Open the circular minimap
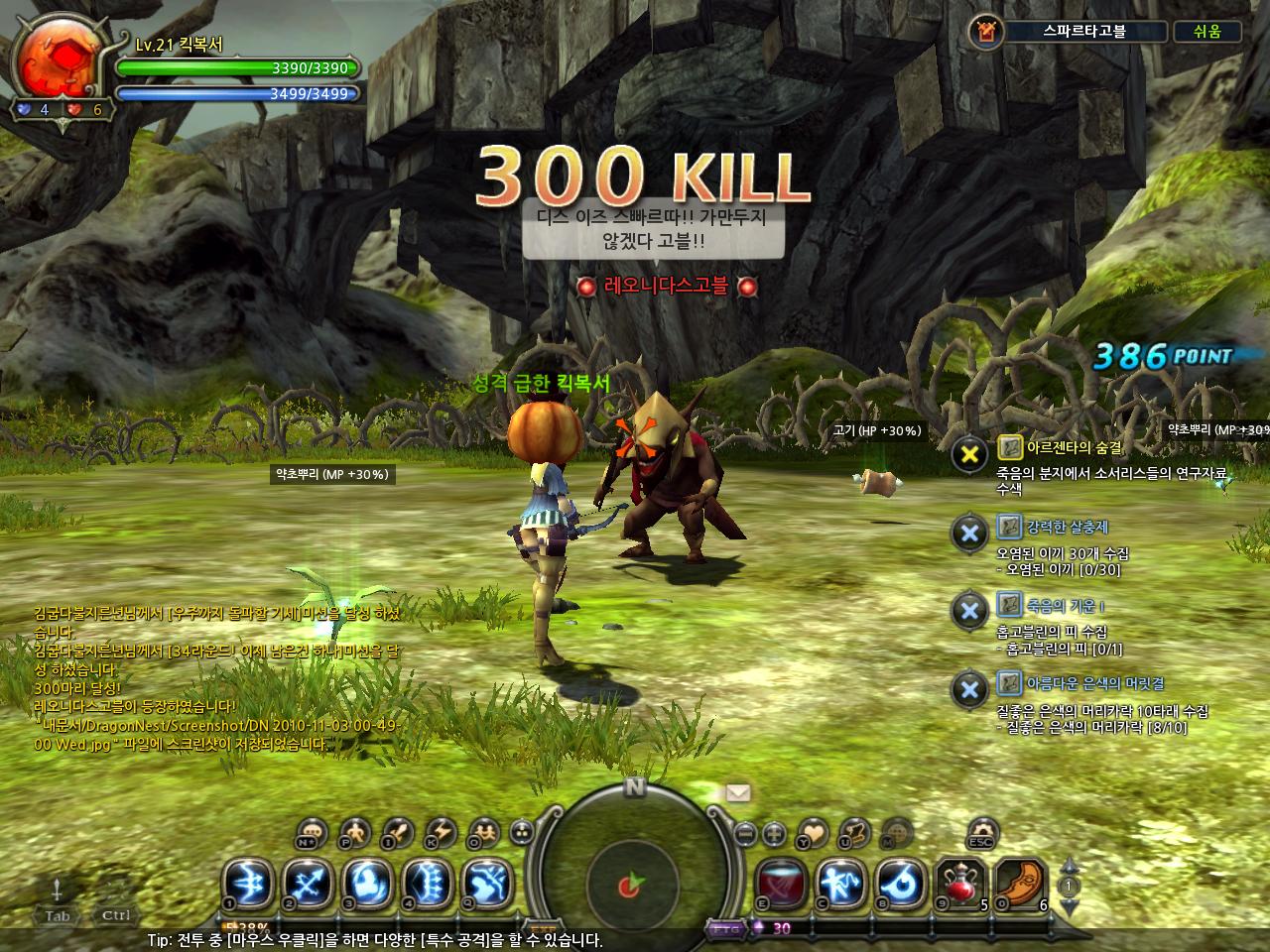The width and height of the screenshot is (1270, 952). 634,873
